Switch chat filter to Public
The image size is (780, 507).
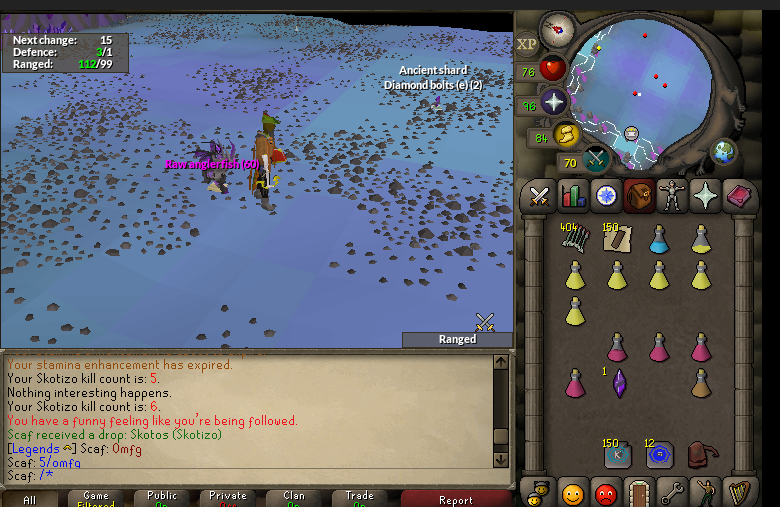tap(161, 499)
